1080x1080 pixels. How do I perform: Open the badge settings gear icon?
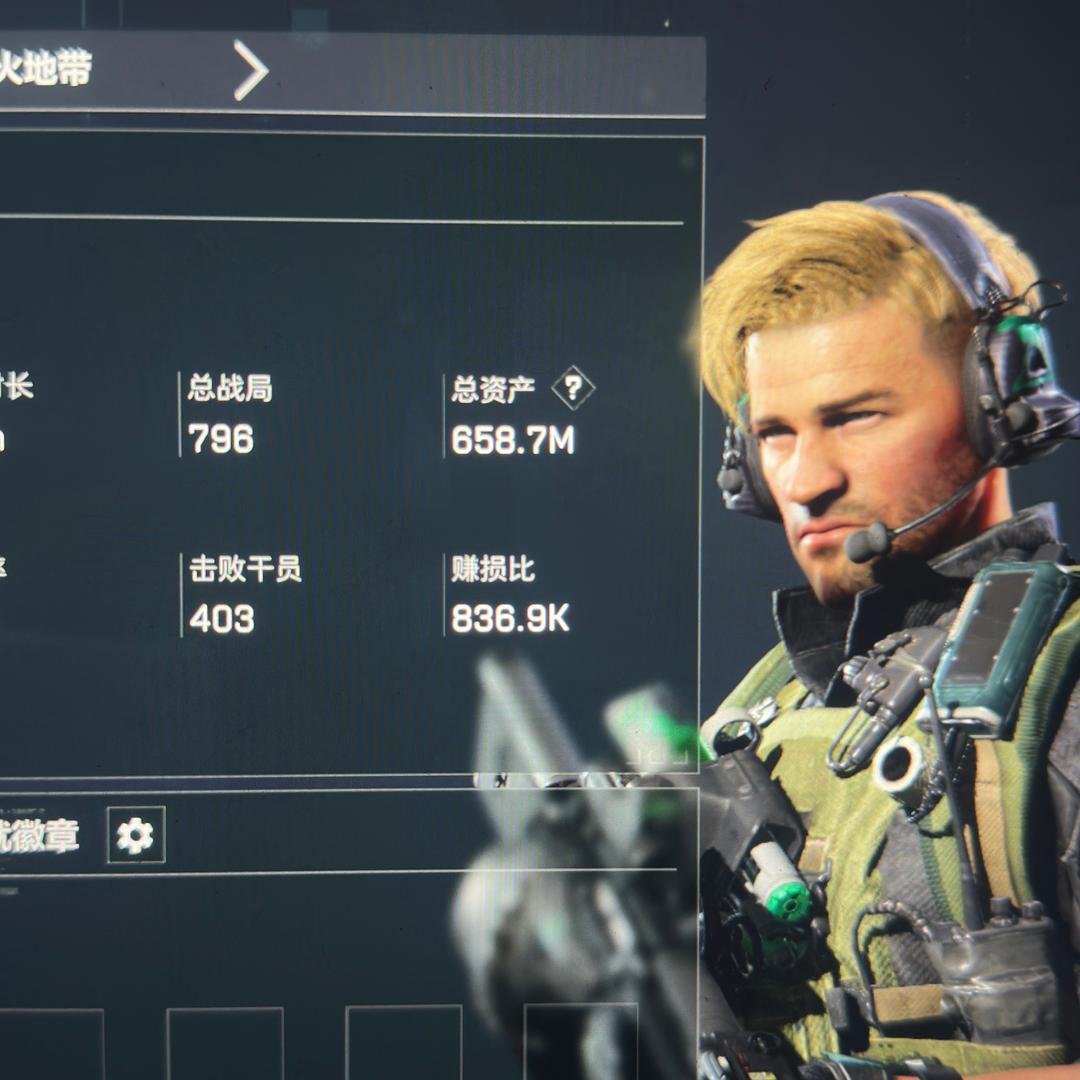(136, 835)
